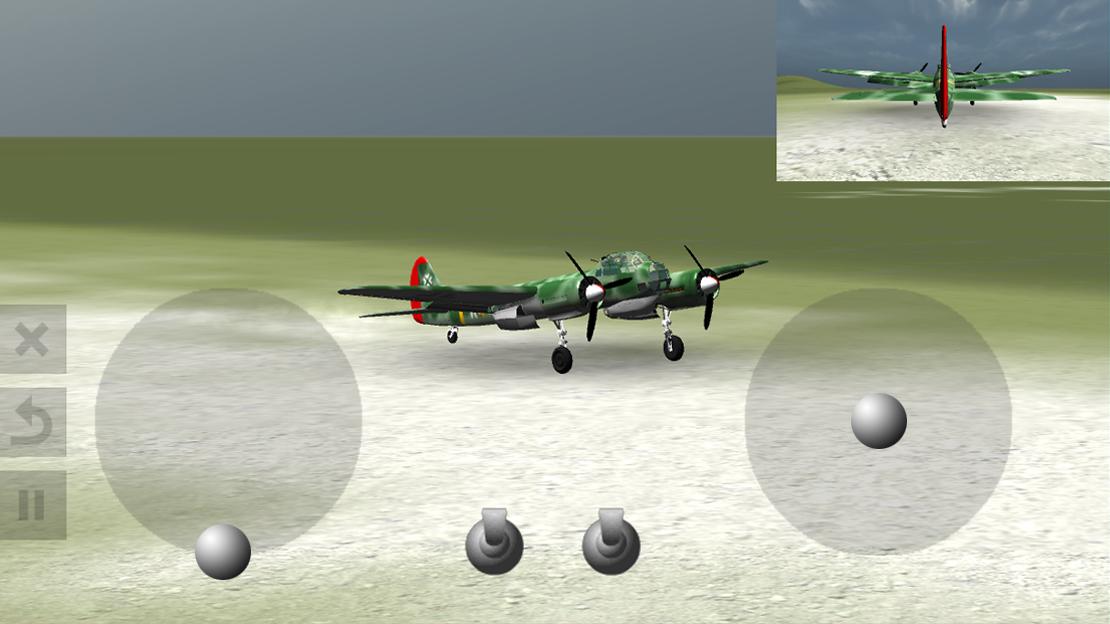1110x624 pixels.
Task: Tap the left joystick ball
Action: [x=223, y=551]
